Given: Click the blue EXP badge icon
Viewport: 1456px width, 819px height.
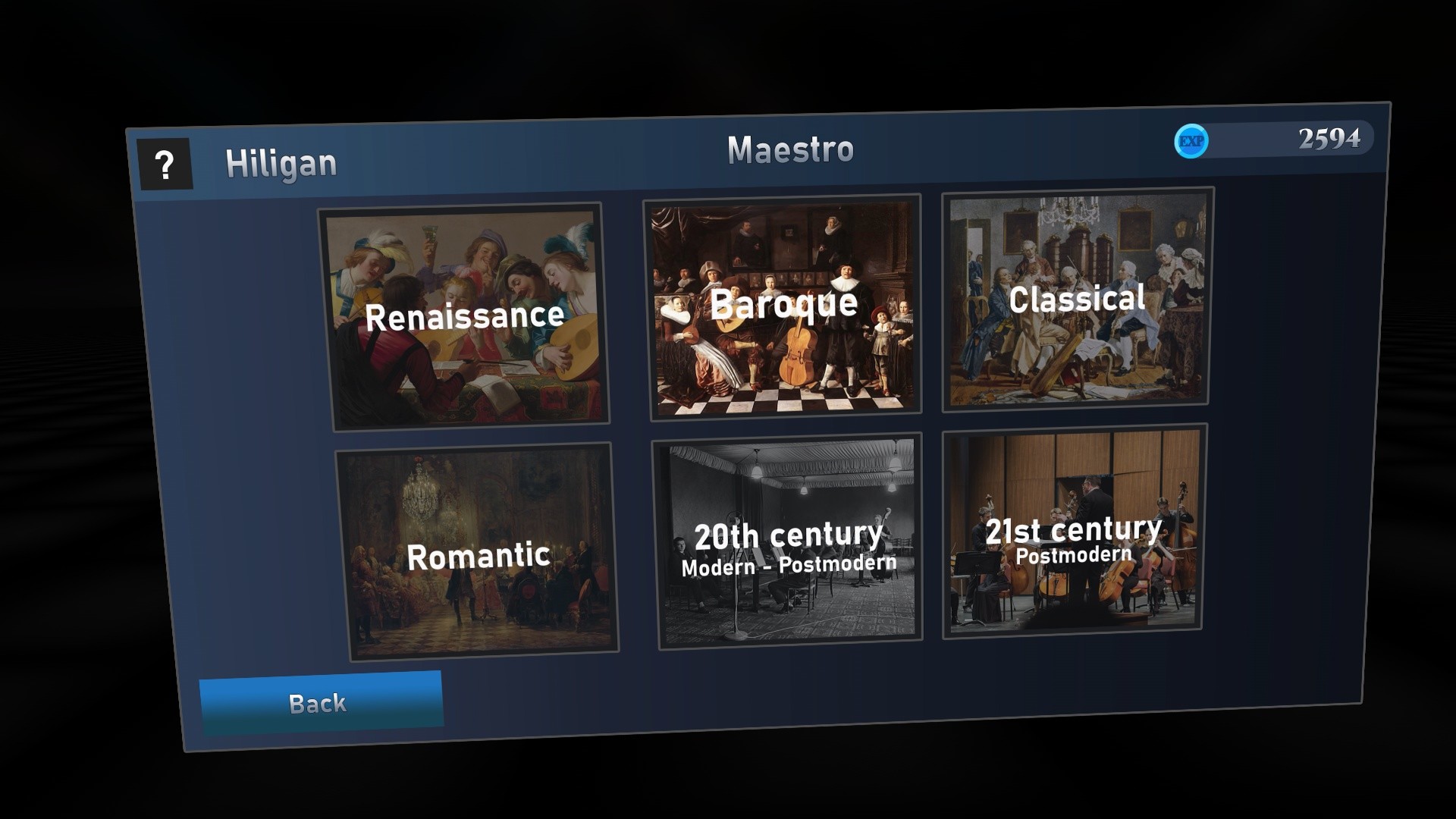Looking at the screenshot, I should pos(1192,140).
